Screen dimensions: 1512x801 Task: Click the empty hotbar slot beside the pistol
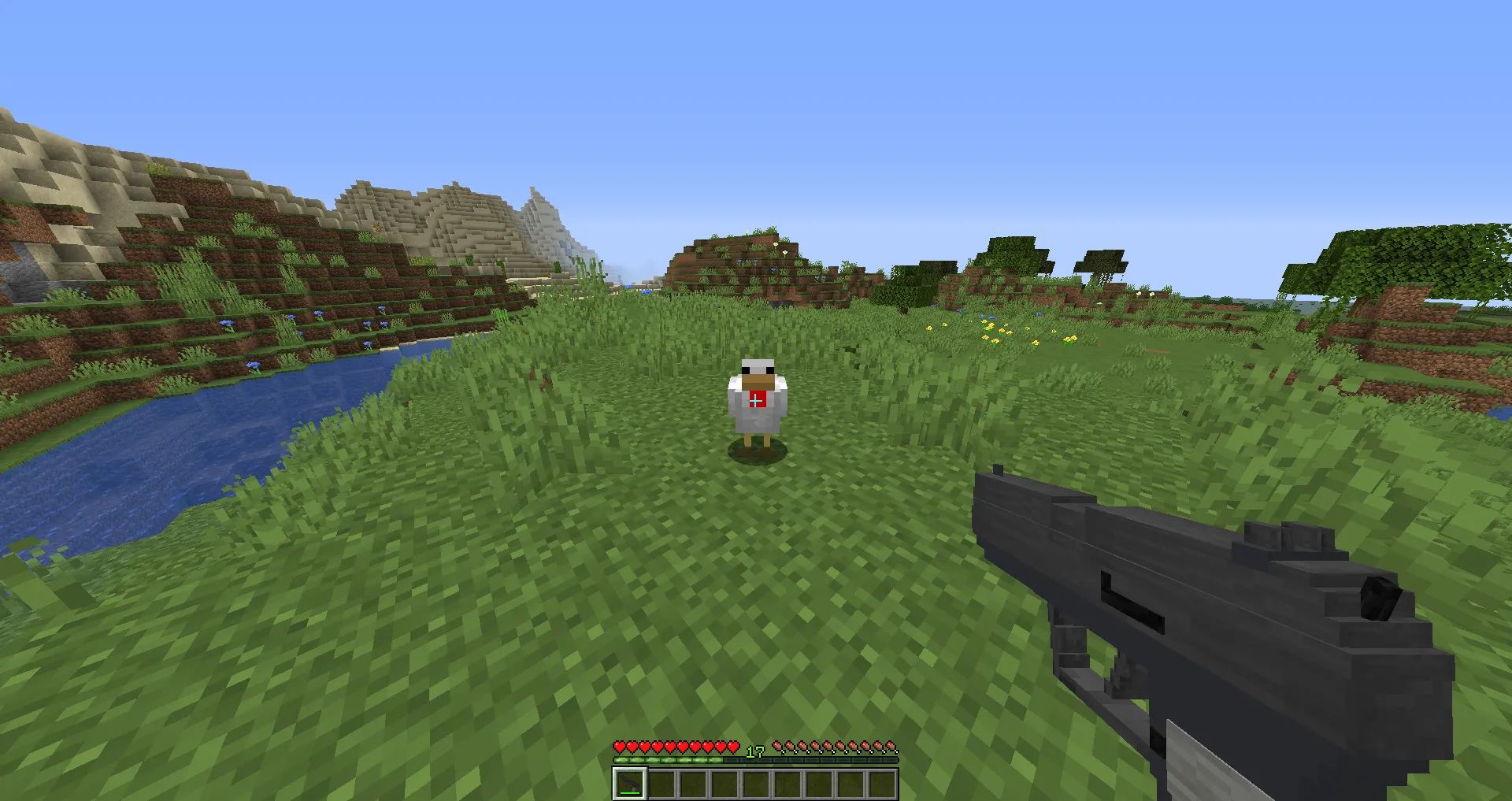click(x=662, y=784)
